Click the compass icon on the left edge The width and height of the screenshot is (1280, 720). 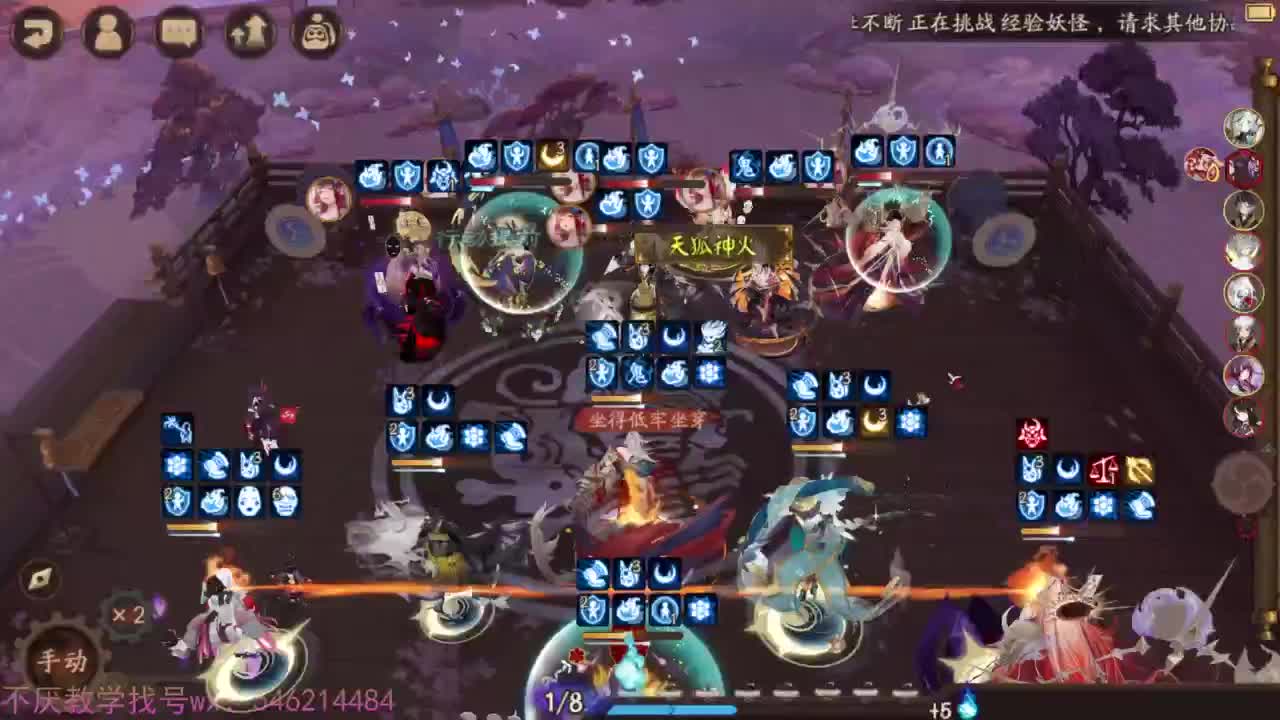[x=38, y=577]
